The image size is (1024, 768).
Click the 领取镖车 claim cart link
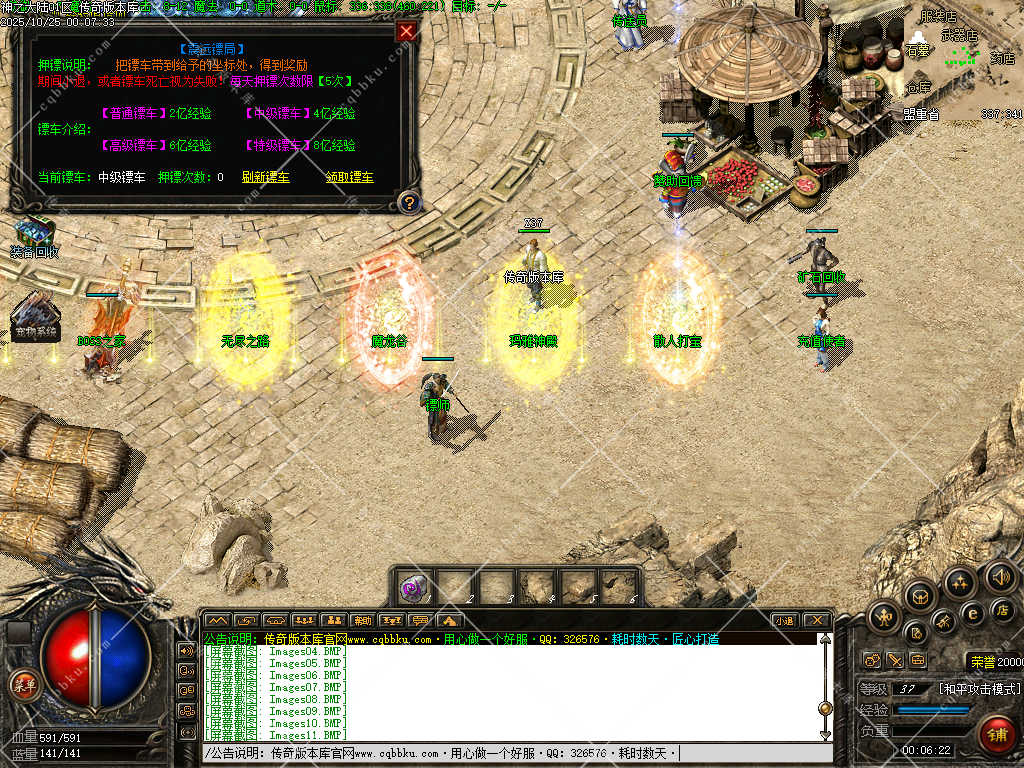pyautogui.click(x=349, y=177)
